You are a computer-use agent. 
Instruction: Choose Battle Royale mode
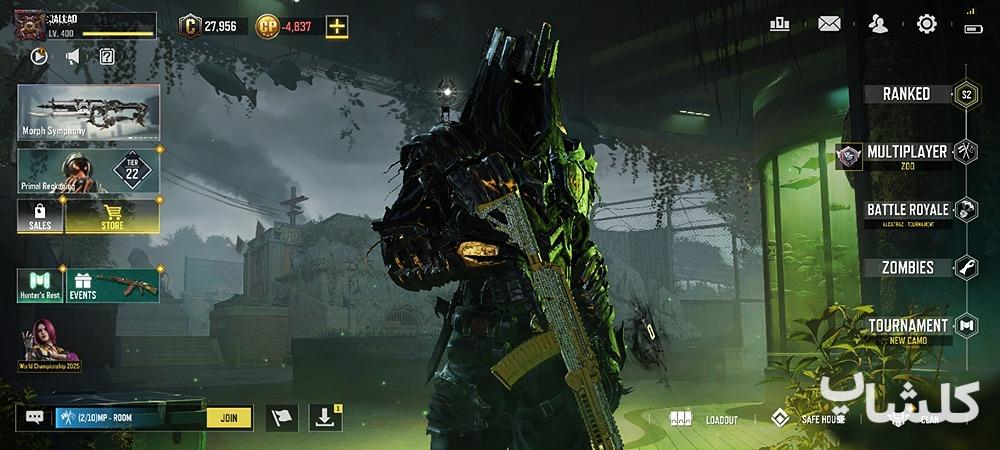click(x=907, y=210)
